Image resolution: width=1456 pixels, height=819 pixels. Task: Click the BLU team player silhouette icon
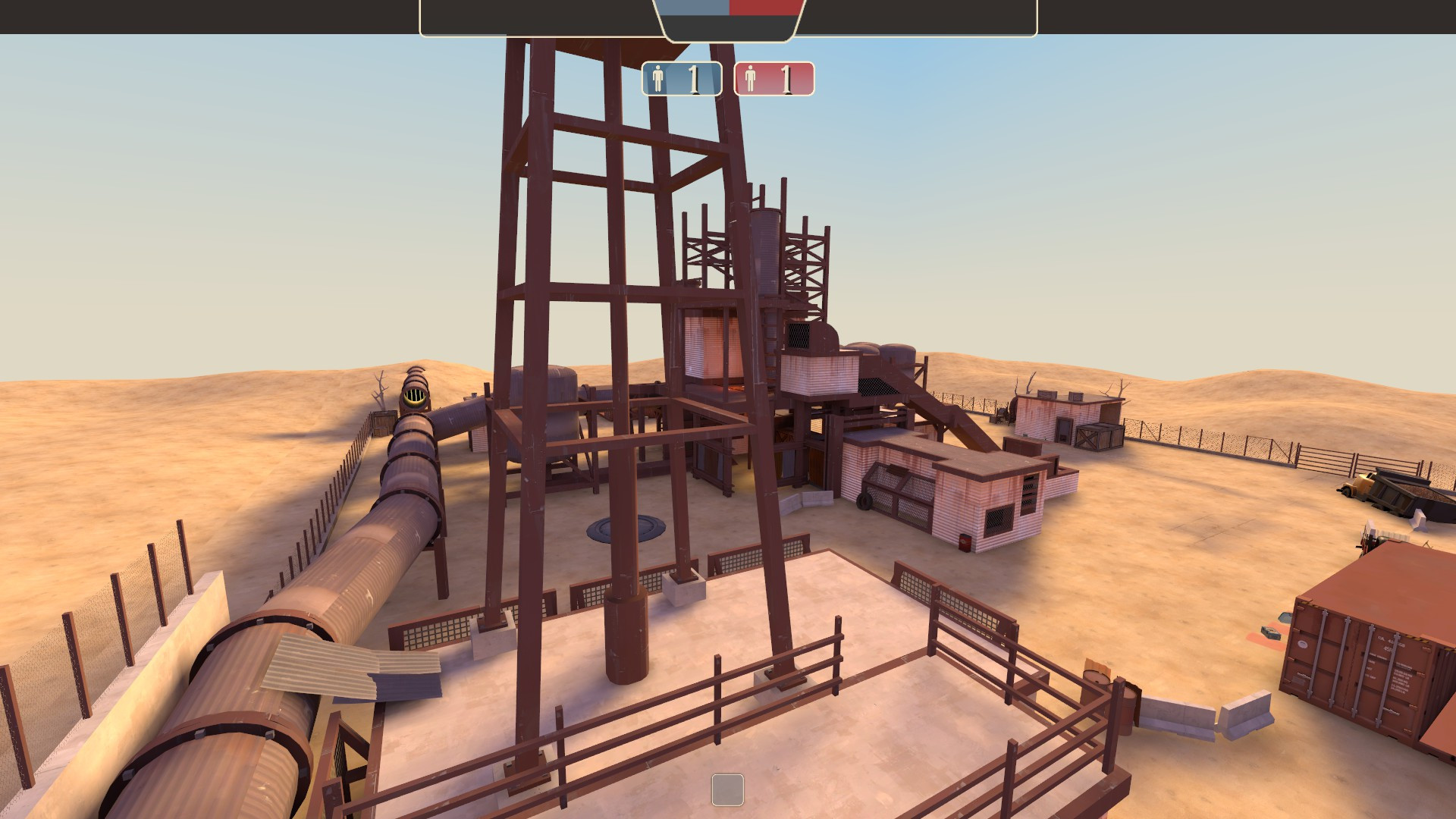pyautogui.click(x=658, y=79)
